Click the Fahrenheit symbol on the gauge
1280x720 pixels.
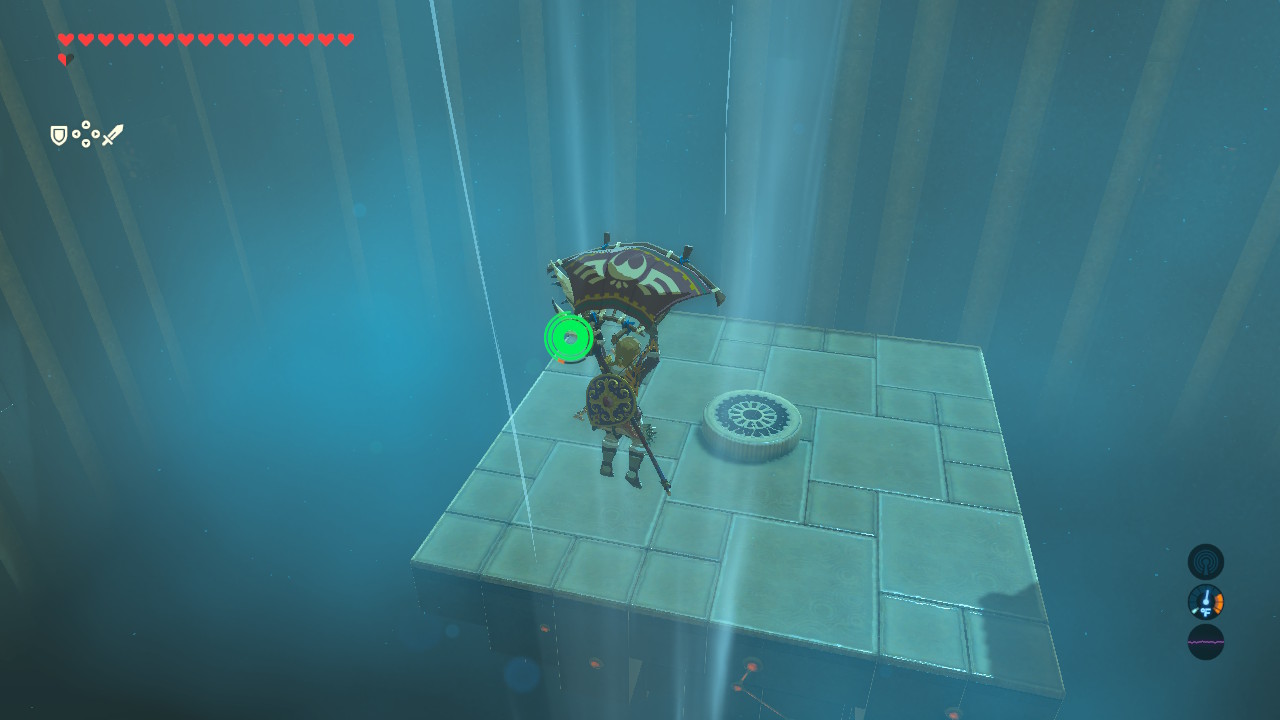coord(1206,612)
